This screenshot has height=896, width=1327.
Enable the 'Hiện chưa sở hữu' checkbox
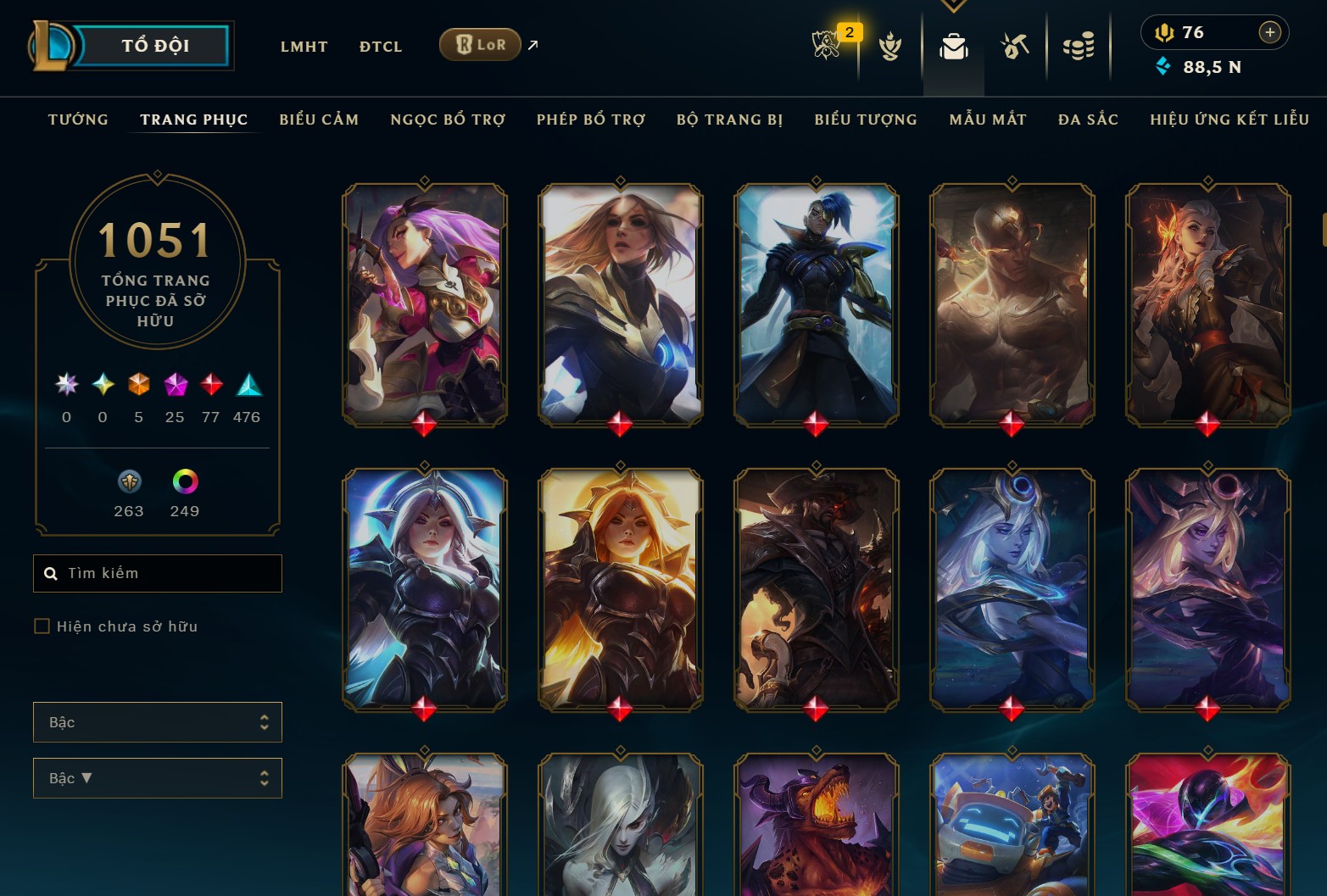click(x=41, y=626)
